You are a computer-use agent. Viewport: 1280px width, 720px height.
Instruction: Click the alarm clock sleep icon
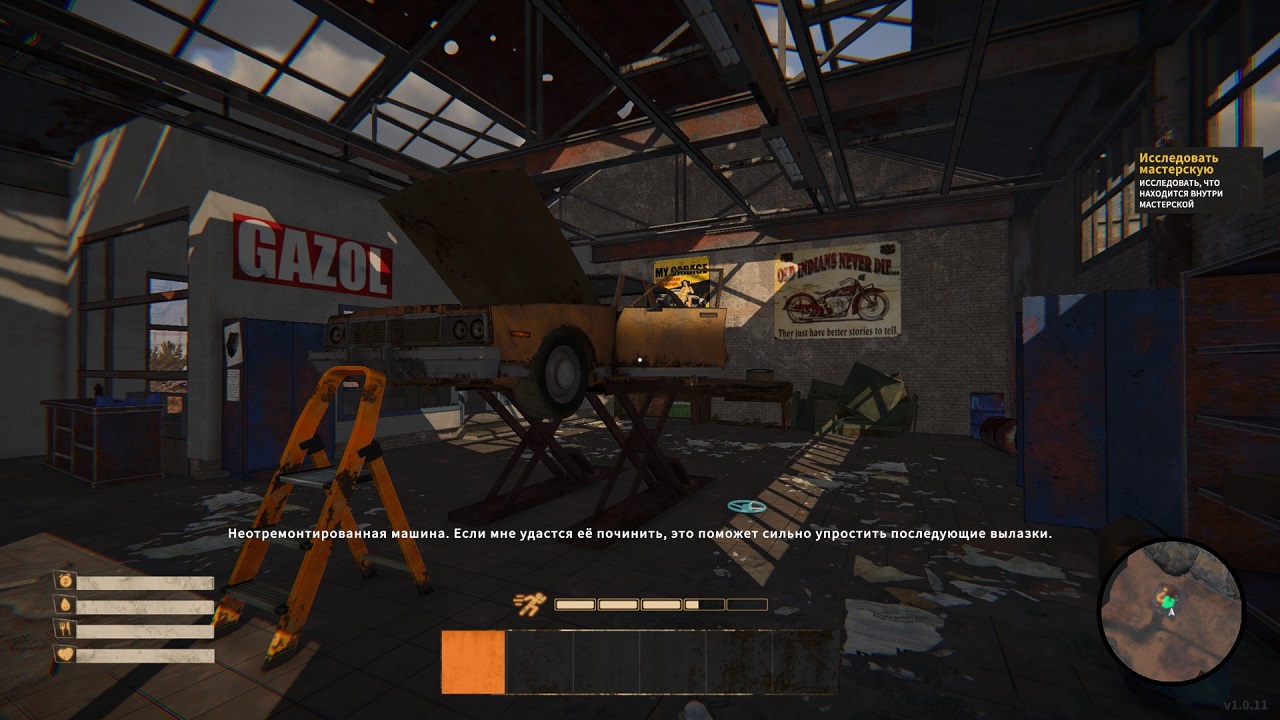[x=65, y=580]
